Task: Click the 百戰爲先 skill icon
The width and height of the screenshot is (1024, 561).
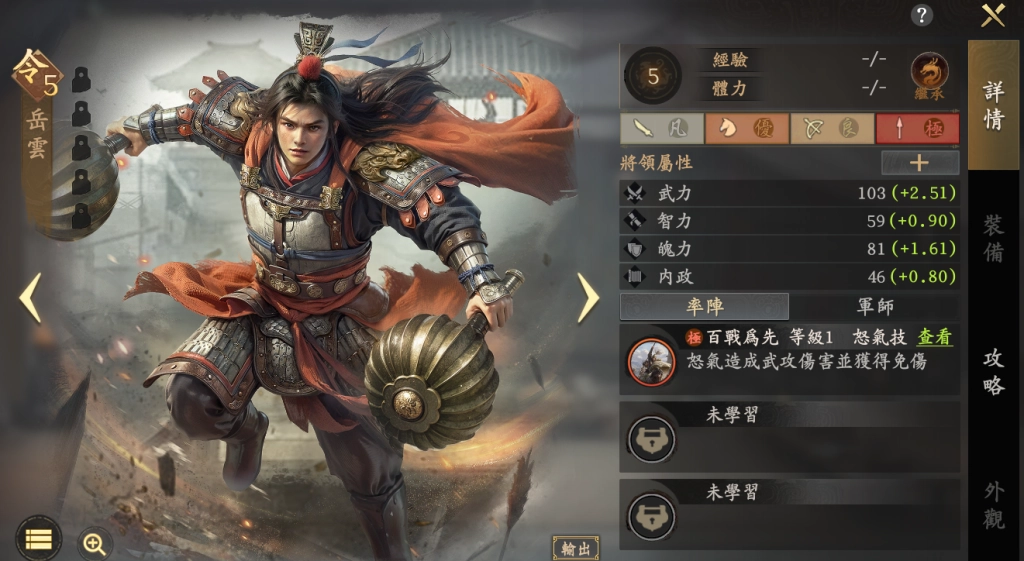Action: click(650, 360)
